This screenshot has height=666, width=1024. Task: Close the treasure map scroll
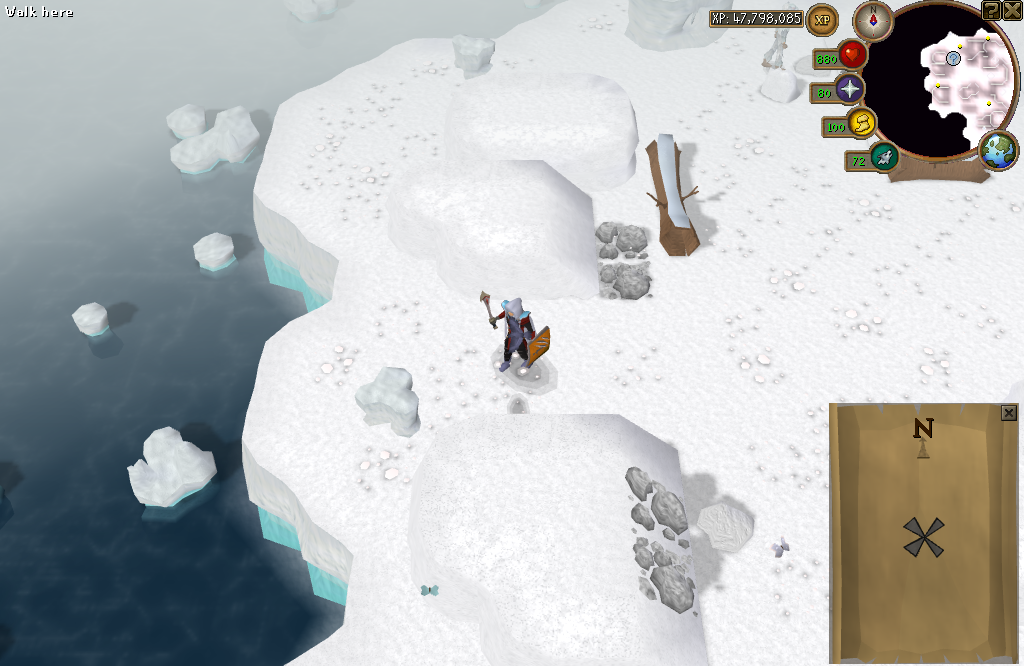(x=1008, y=413)
